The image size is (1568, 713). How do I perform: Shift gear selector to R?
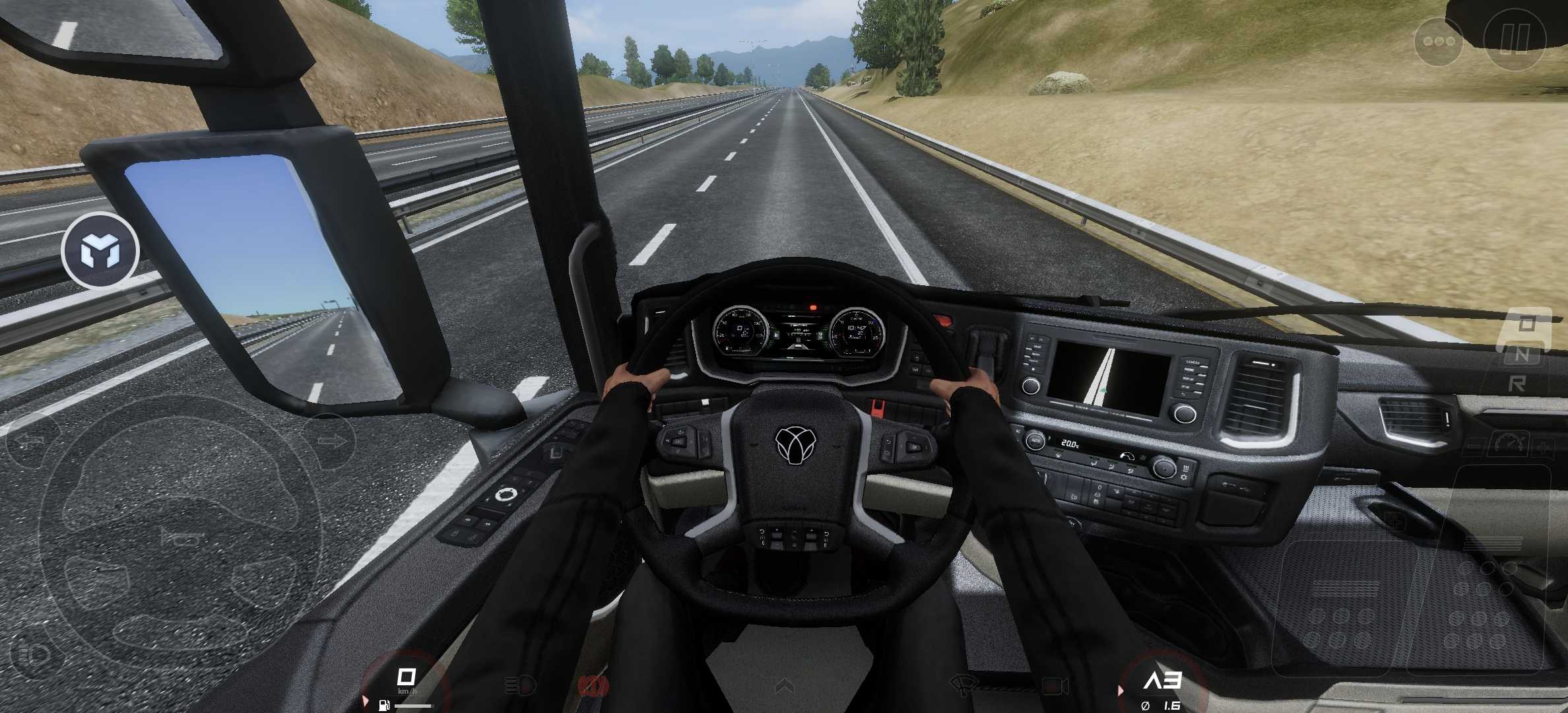tap(1517, 384)
